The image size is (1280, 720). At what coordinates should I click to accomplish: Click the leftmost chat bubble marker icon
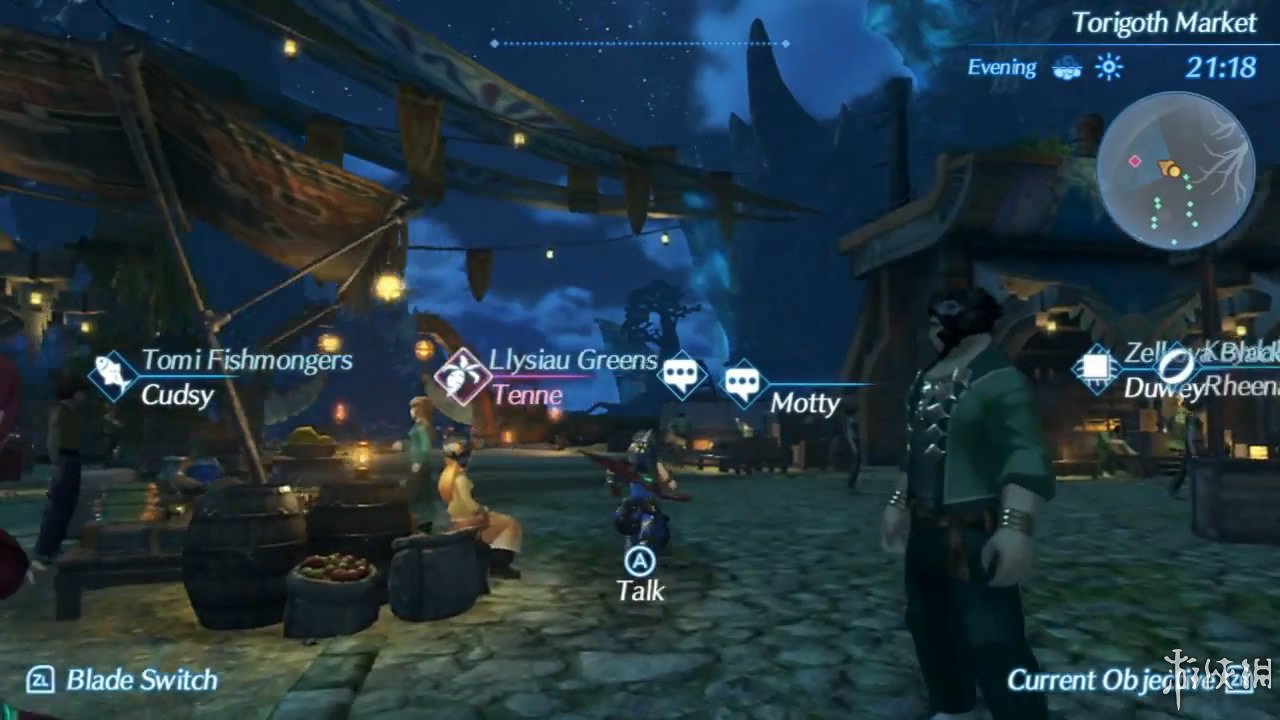tap(682, 374)
